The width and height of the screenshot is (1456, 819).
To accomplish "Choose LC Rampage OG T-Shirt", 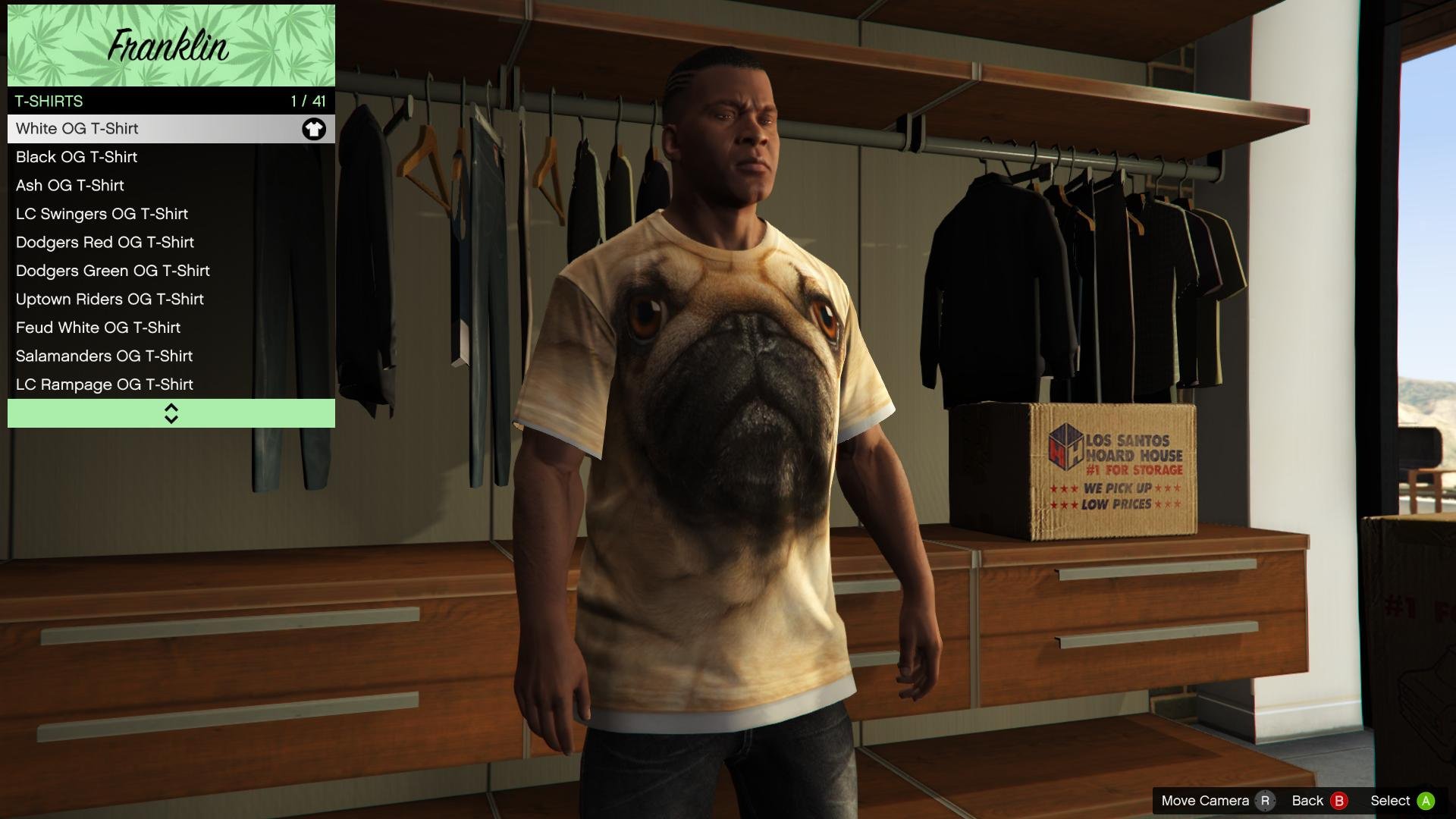I will pos(171,384).
